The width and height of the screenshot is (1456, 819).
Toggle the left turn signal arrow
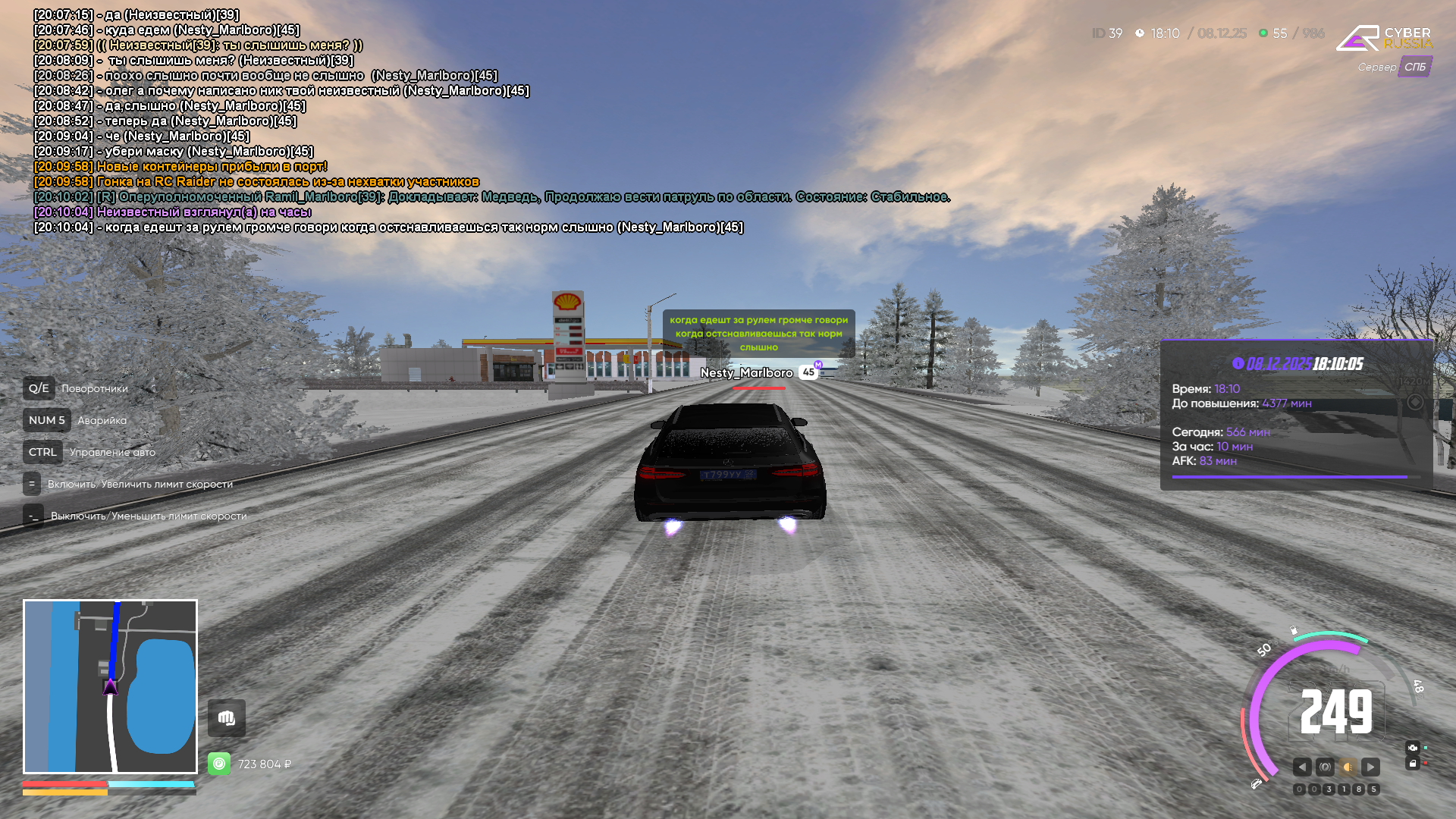(x=1302, y=767)
